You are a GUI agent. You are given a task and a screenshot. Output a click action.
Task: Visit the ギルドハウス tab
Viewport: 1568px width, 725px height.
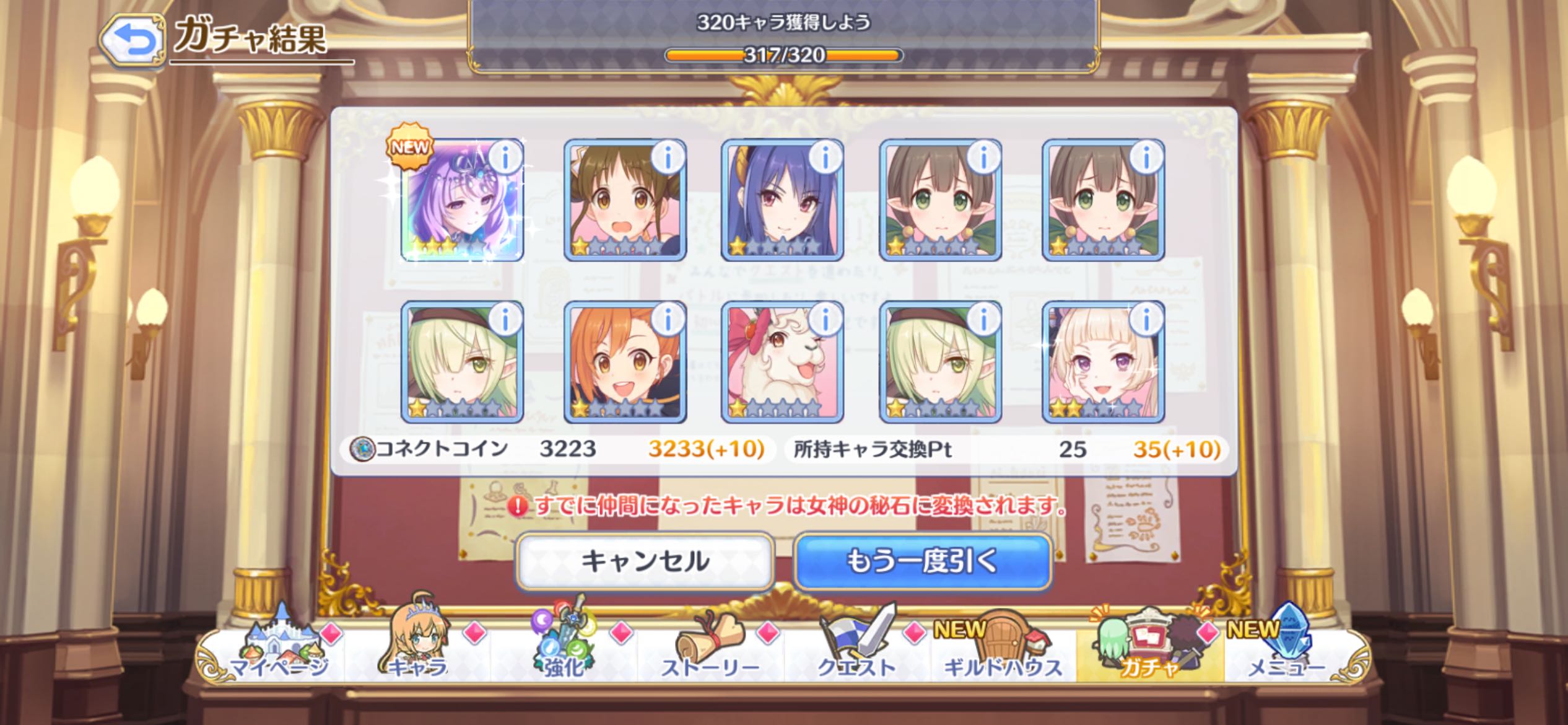coord(1003,648)
